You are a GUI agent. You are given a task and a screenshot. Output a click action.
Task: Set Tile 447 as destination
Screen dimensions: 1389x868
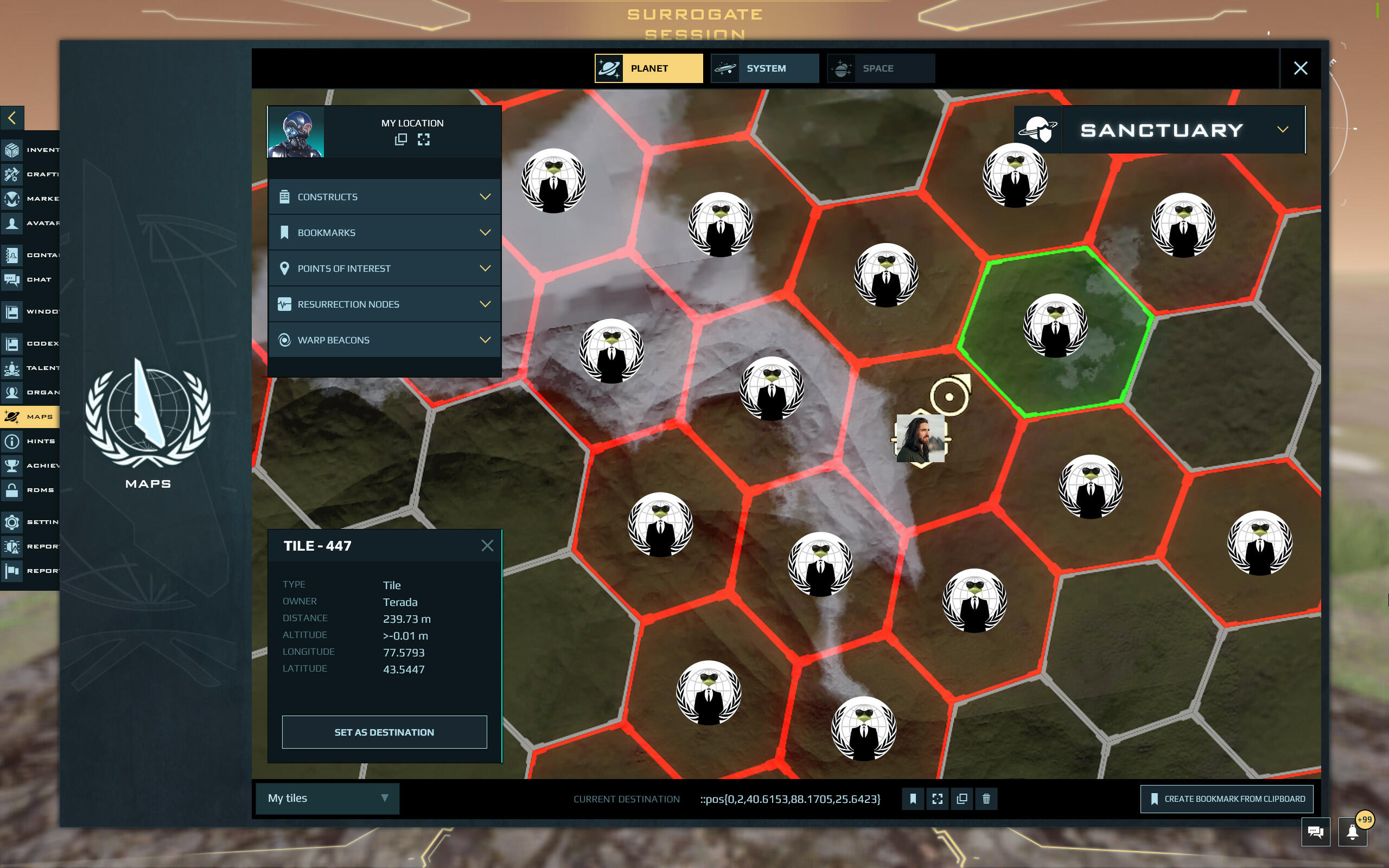pyautogui.click(x=384, y=732)
